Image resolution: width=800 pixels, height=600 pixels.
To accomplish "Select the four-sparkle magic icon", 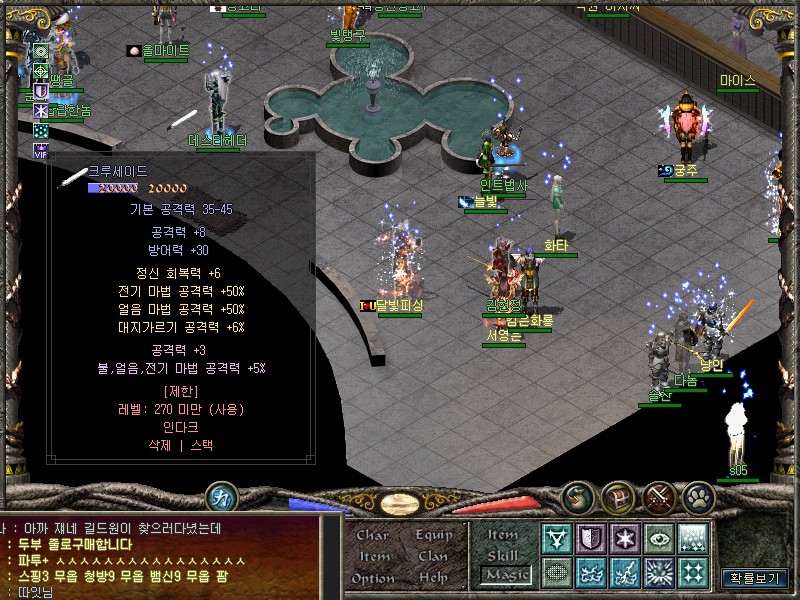I will coord(693,573).
